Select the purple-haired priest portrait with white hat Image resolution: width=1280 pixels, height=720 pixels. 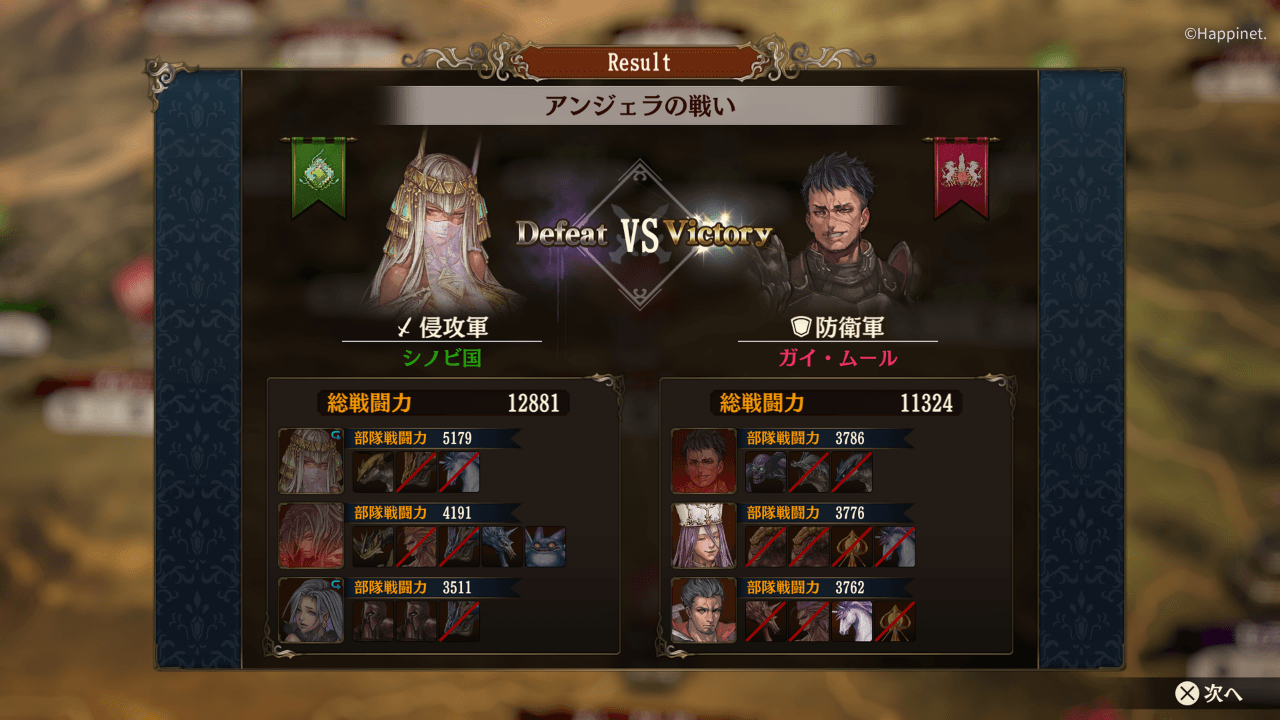coord(704,536)
